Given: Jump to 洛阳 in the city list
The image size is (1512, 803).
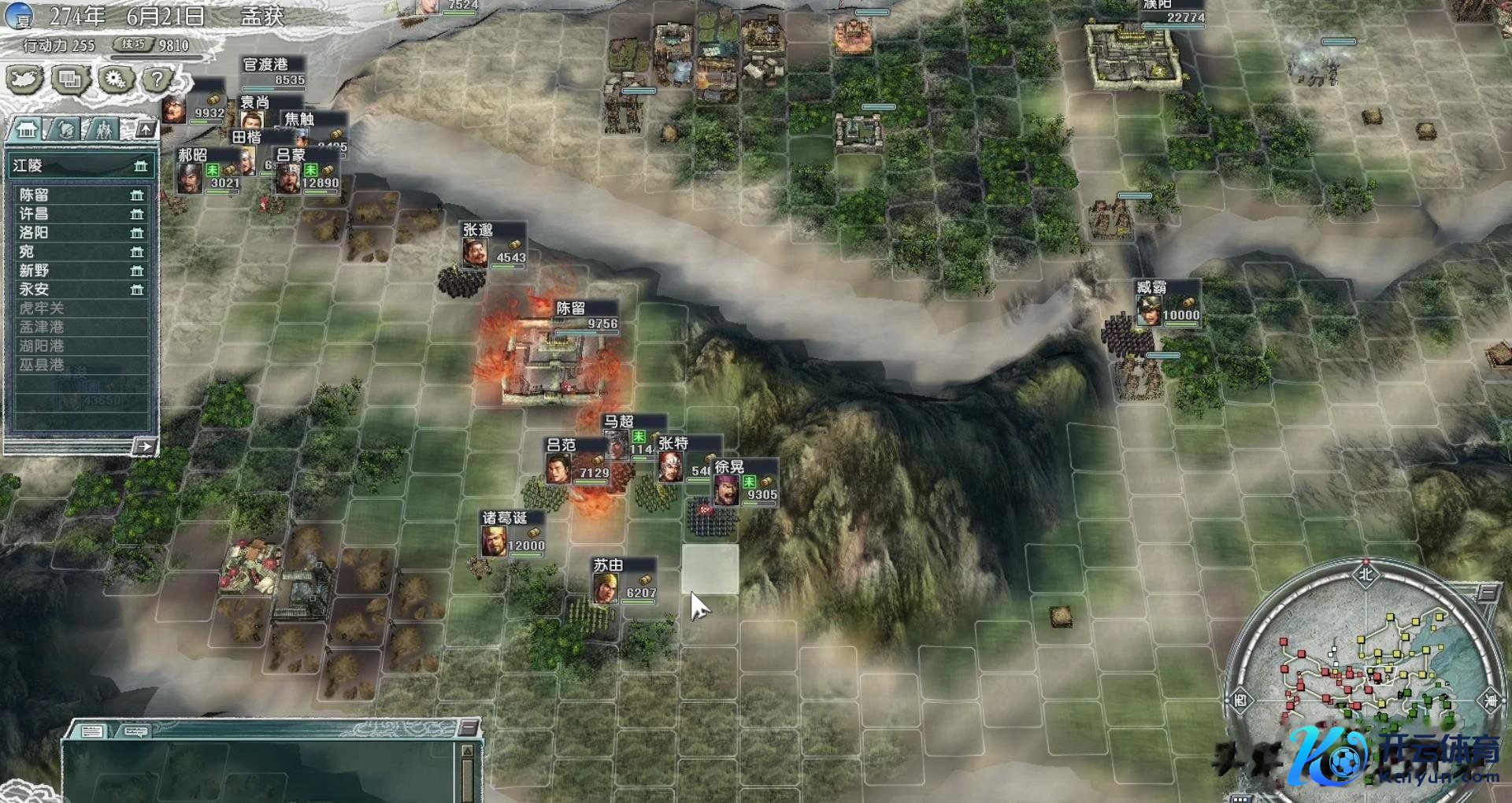Looking at the screenshot, I should click(79, 232).
